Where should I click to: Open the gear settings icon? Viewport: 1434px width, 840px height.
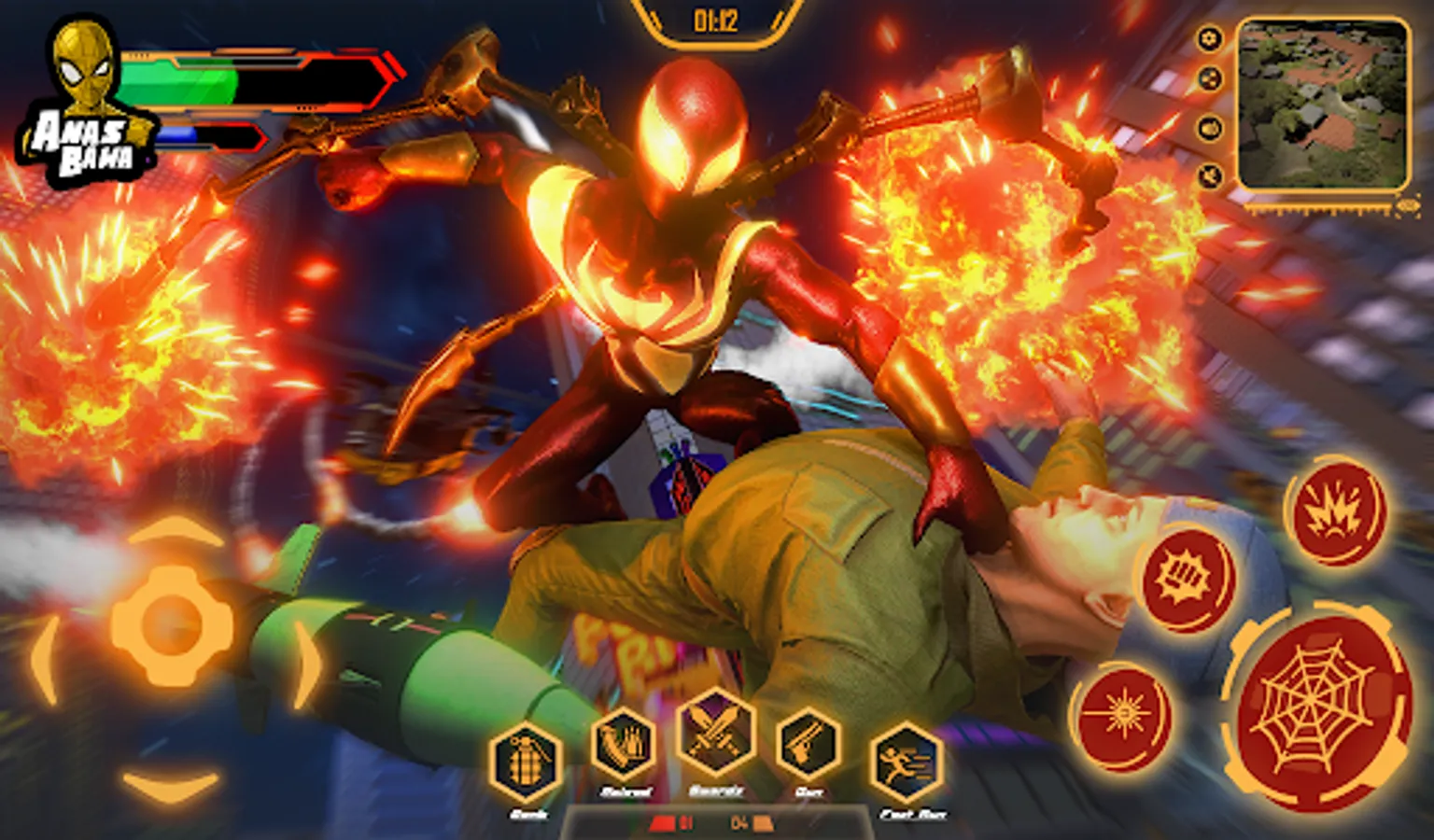tap(1210, 39)
